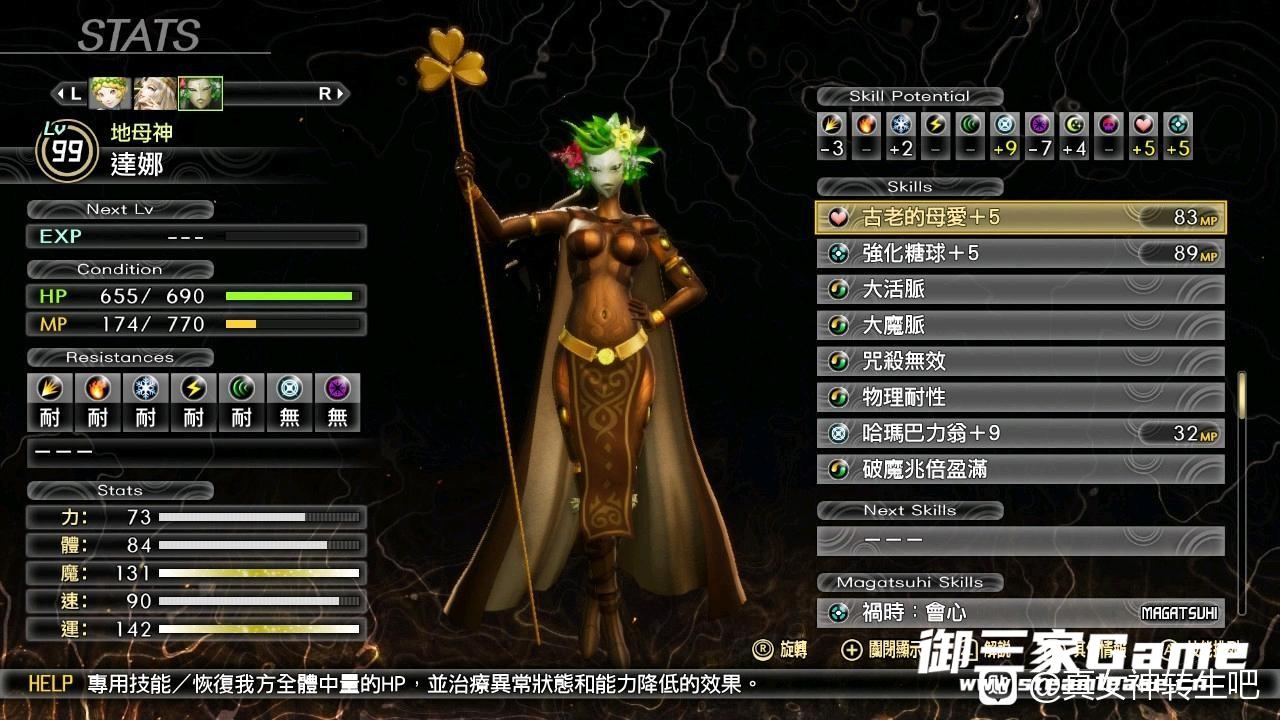The width and height of the screenshot is (1280, 720).
Task: Select the 破魔兆倍盈滿 skill
Action: point(1020,469)
